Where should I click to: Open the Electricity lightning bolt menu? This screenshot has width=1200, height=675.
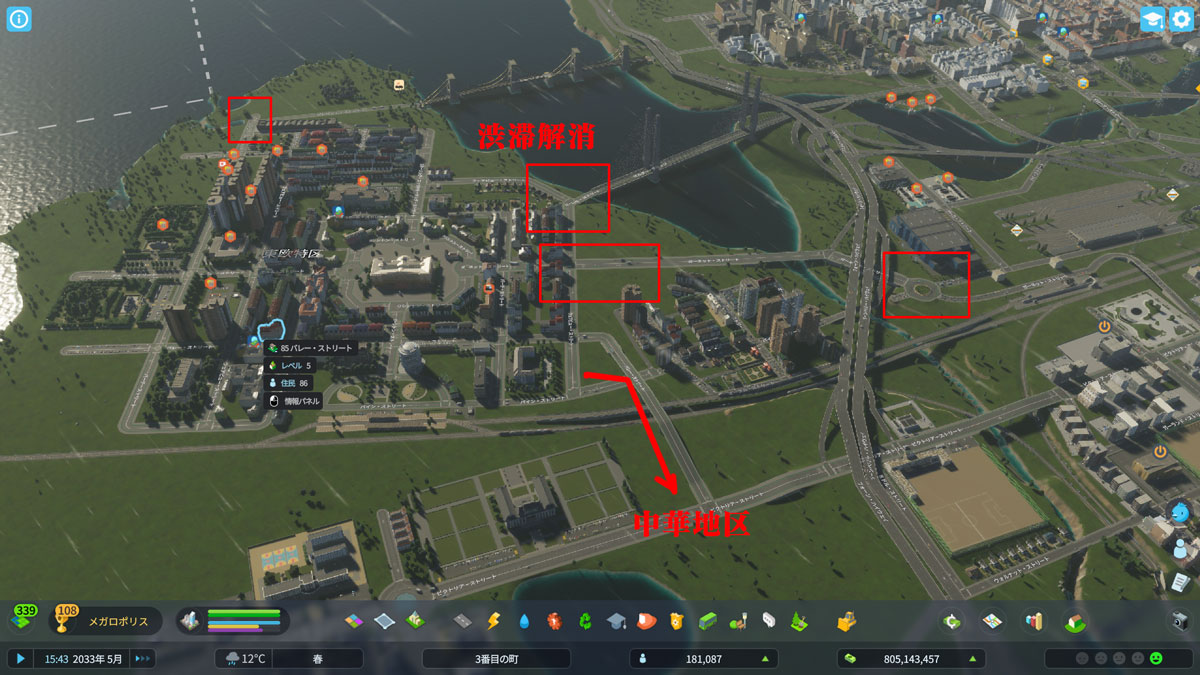click(492, 621)
